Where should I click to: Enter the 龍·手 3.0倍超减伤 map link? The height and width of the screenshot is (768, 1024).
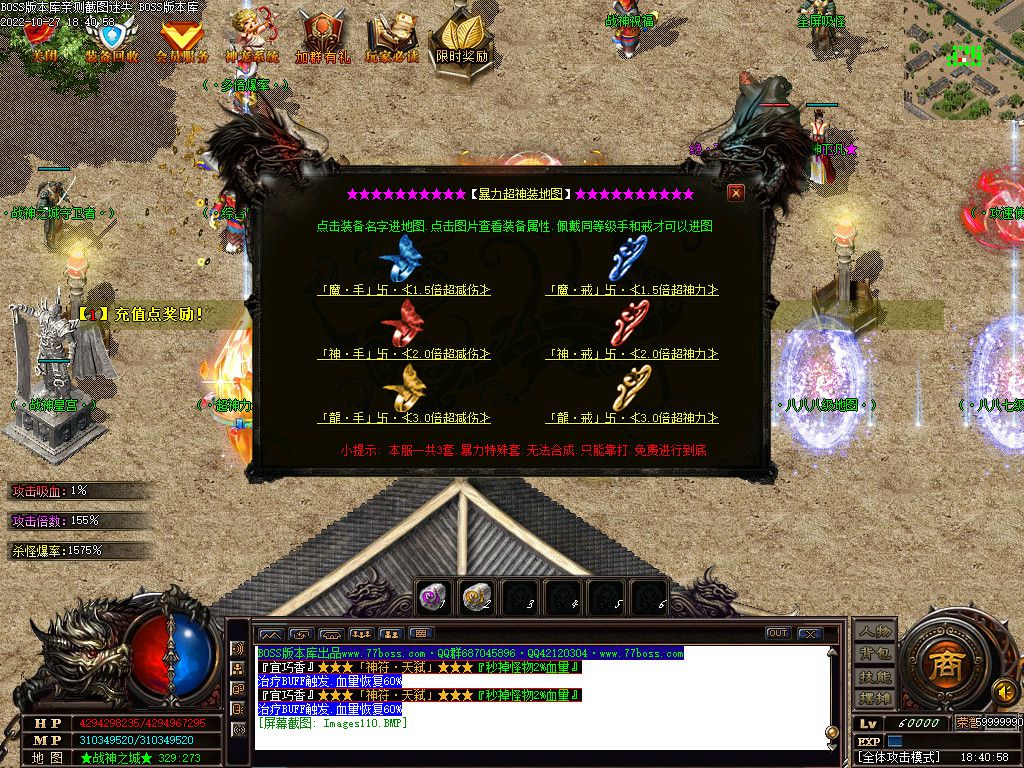tap(404, 418)
